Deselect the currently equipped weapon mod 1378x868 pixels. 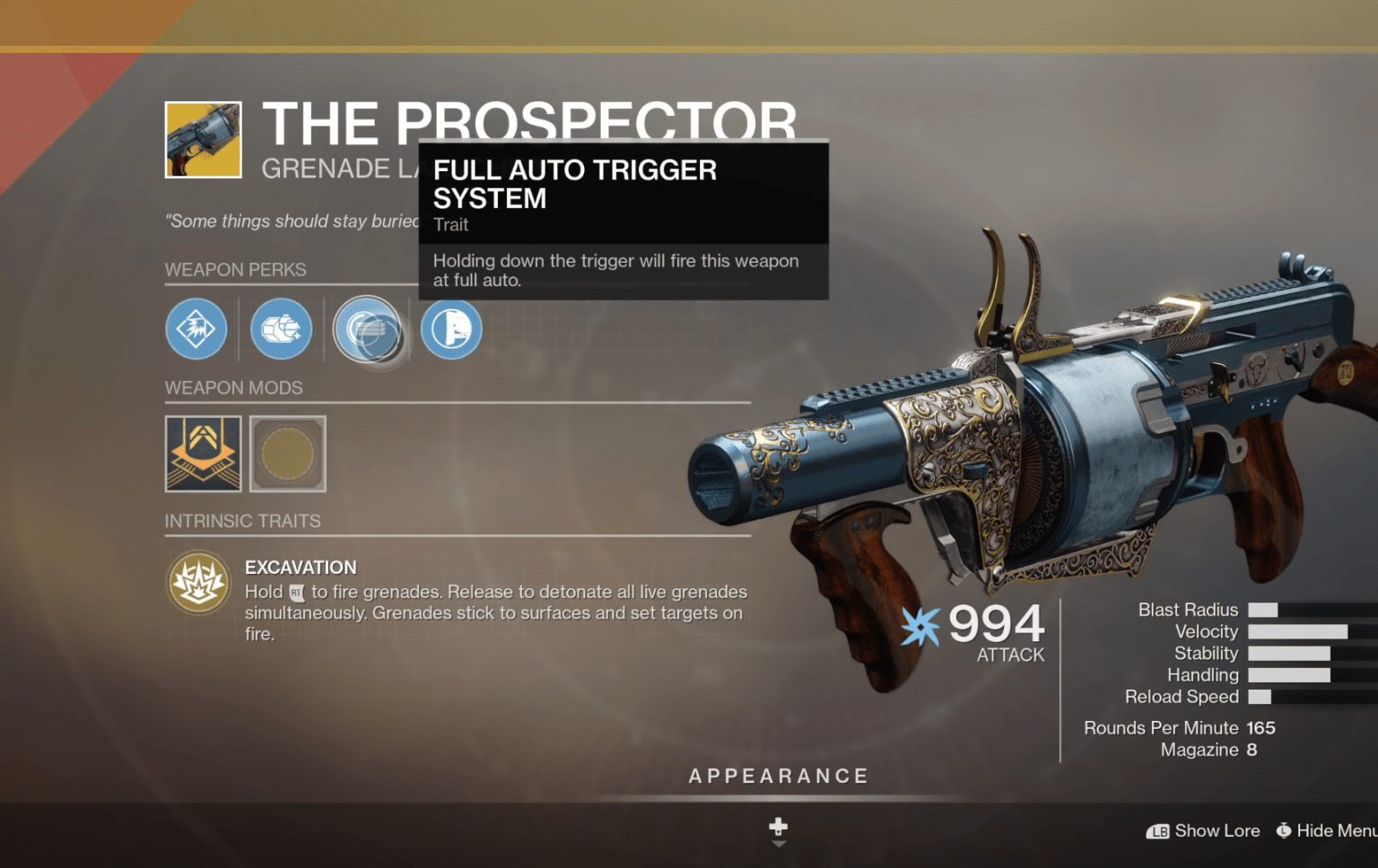click(x=203, y=455)
